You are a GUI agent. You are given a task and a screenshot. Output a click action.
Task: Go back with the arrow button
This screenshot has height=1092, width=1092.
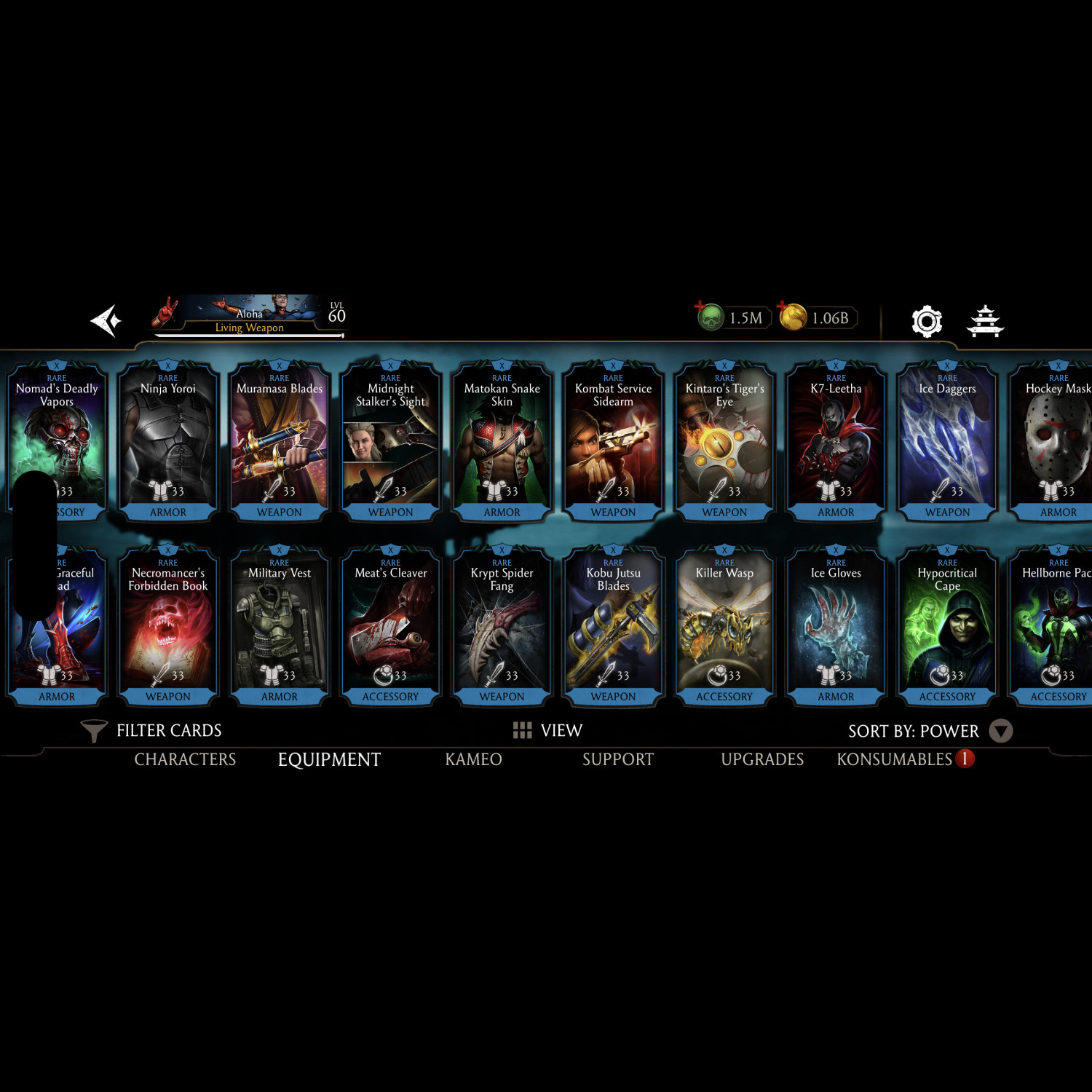(106, 320)
